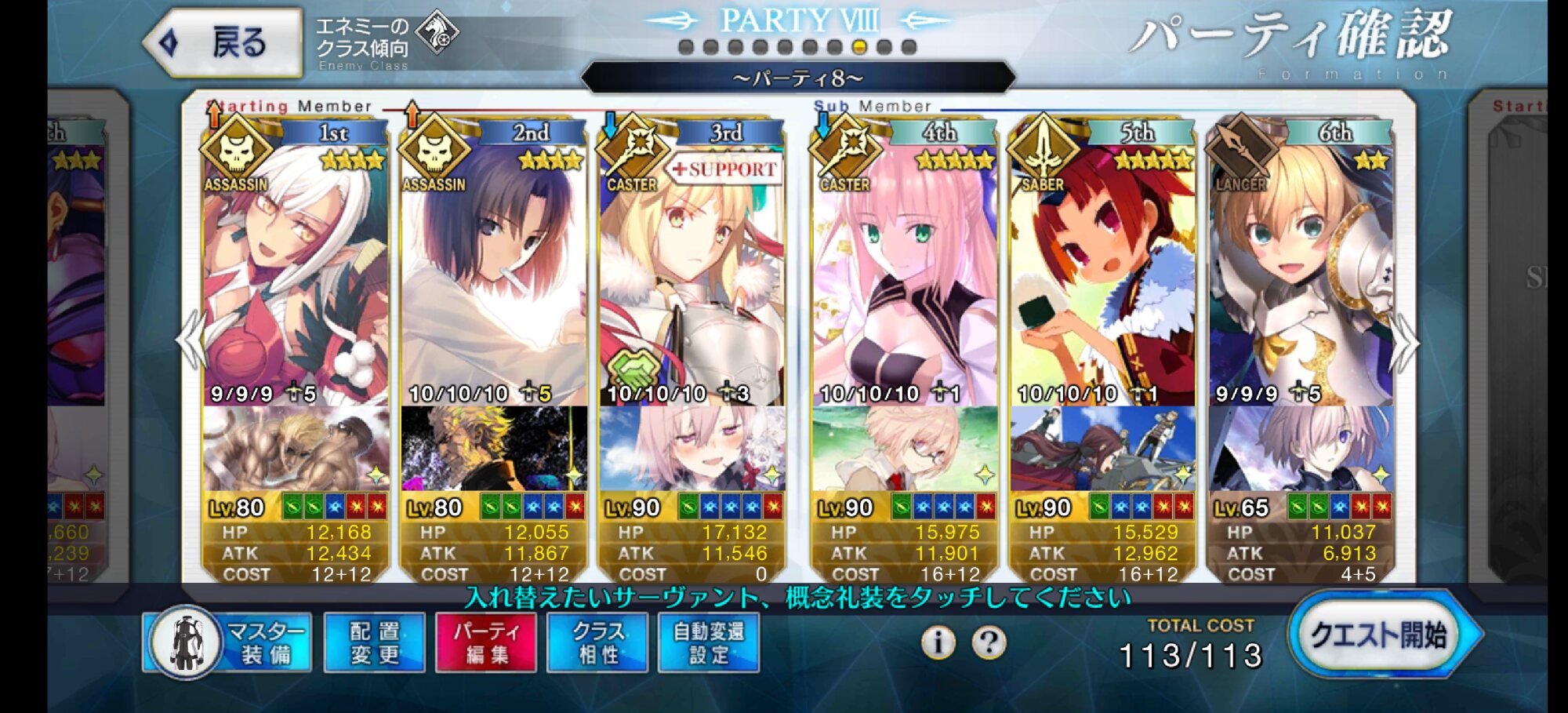This screenshot has width=1568, height=713.
Task: Open マスター装備 master equipment
Action: click(x=228, y=643)
